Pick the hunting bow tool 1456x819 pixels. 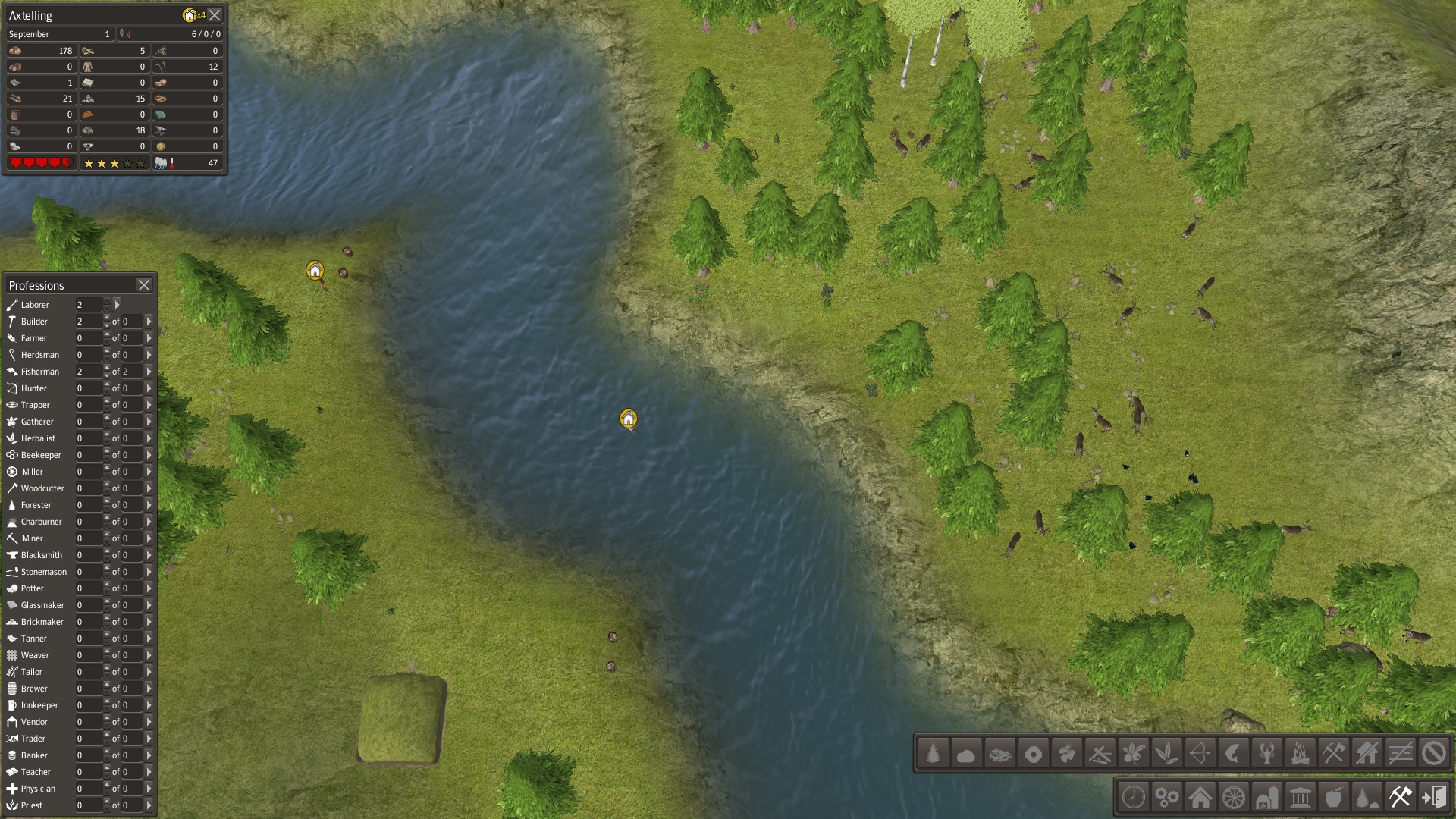1200,754
